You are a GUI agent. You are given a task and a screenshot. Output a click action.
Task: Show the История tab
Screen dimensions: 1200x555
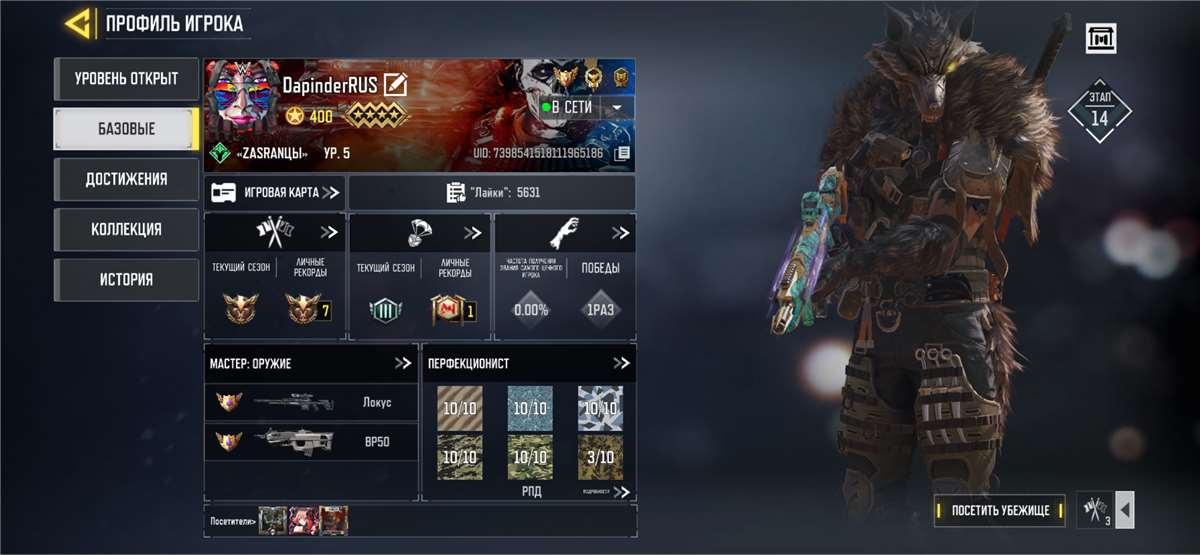[126, 279]
